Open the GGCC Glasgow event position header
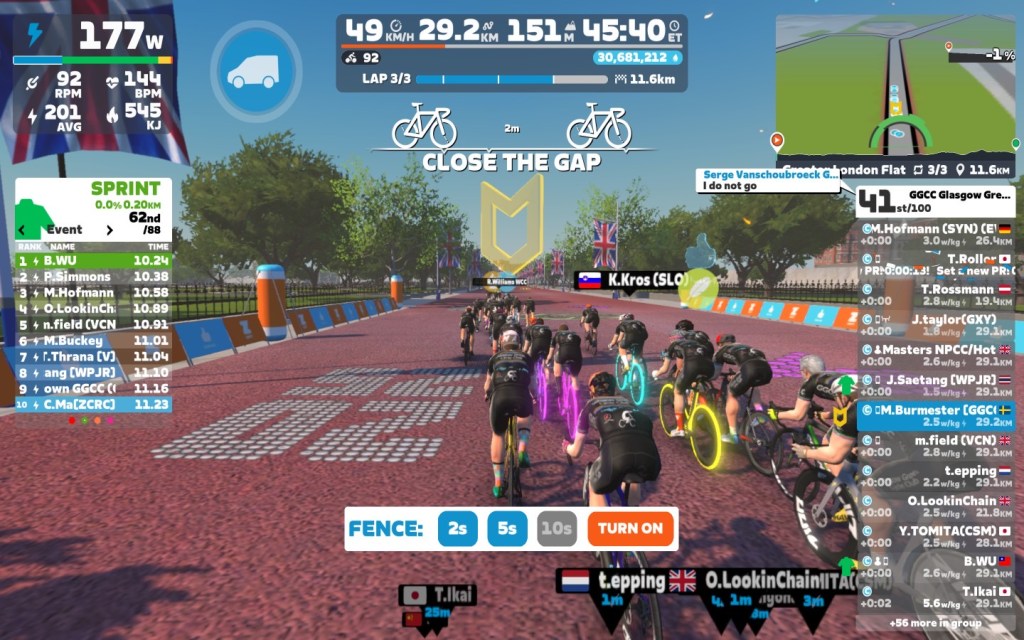1024x640 pixels. tap(936, 200)
